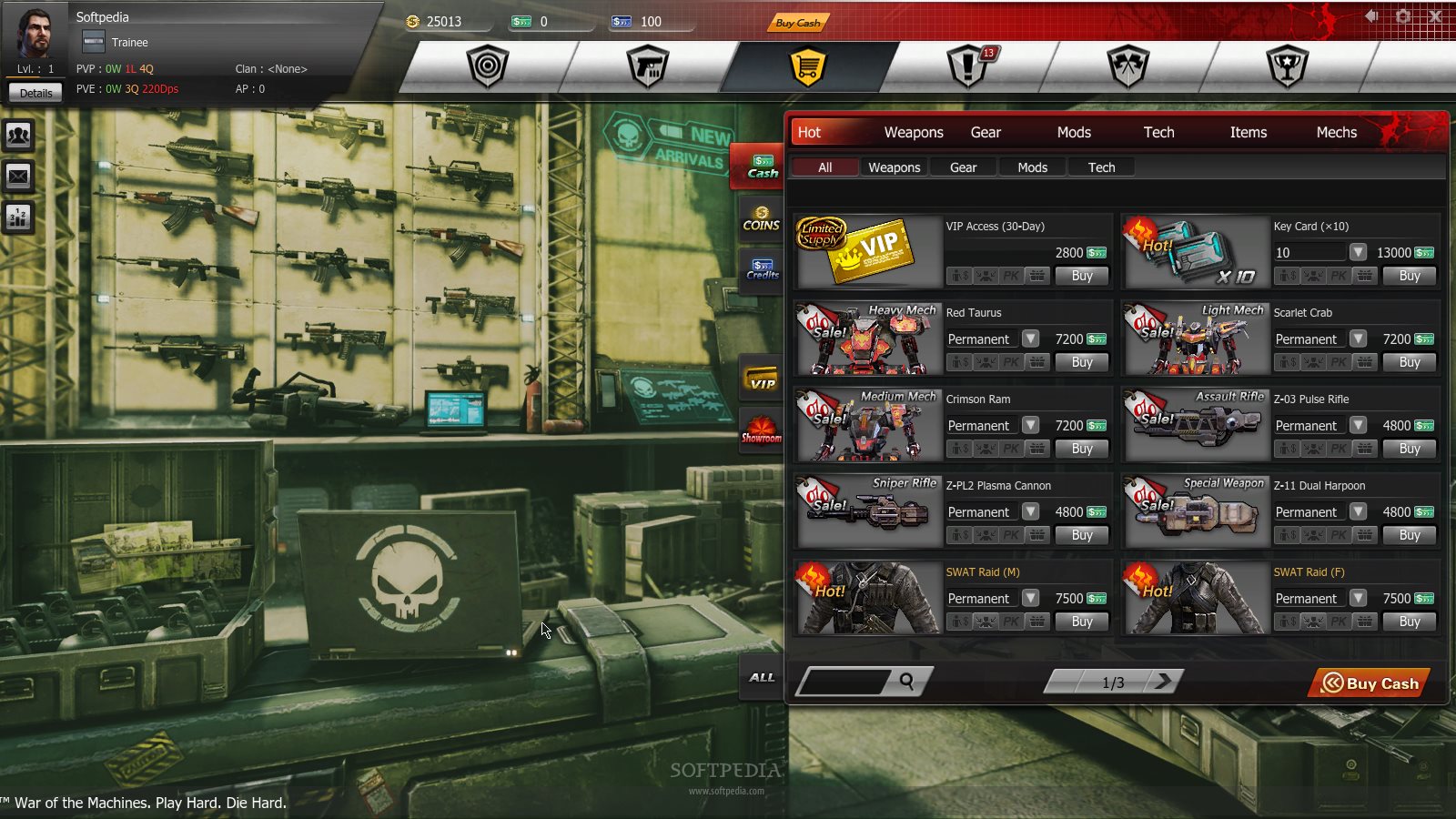Click the orange Buy Cash button at bottom

coord(1370,682)
